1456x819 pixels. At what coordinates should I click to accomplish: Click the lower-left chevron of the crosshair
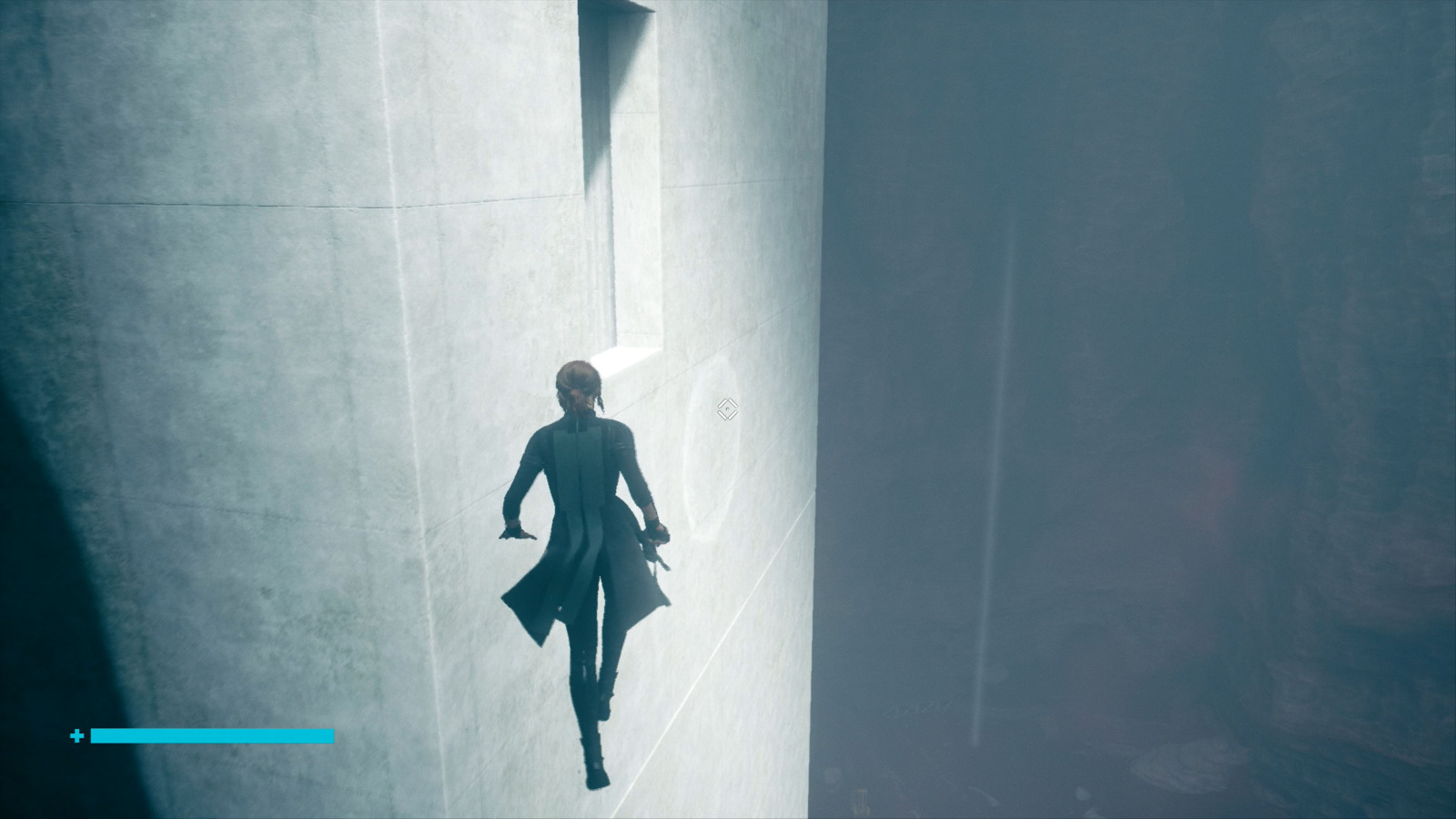tap(723, 415)
